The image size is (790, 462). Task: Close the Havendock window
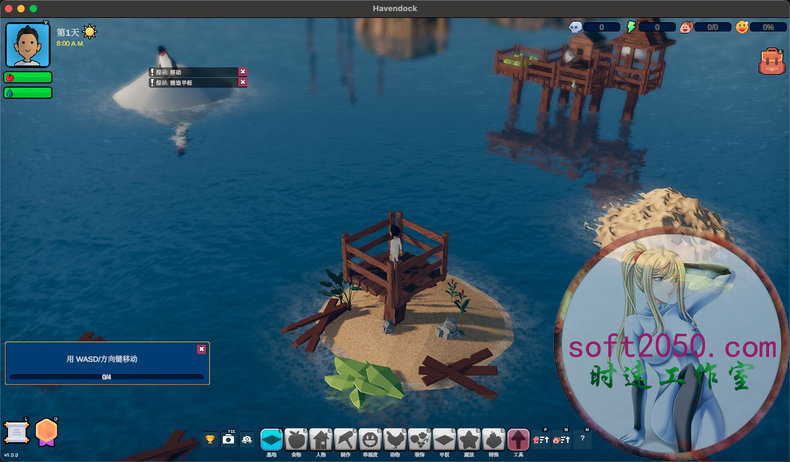coord(8,8)
